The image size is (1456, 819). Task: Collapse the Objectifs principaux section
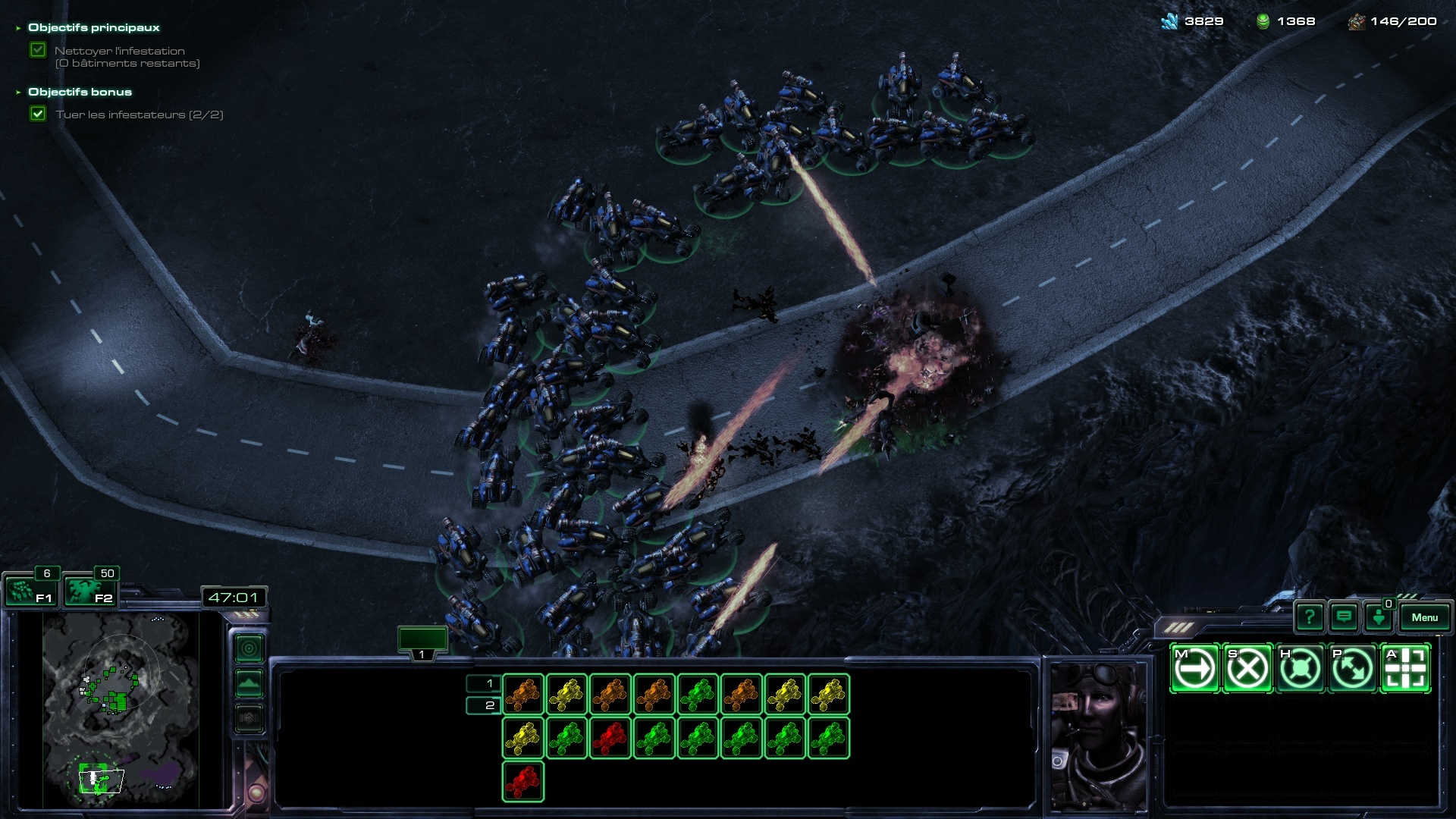coord(18,28)
